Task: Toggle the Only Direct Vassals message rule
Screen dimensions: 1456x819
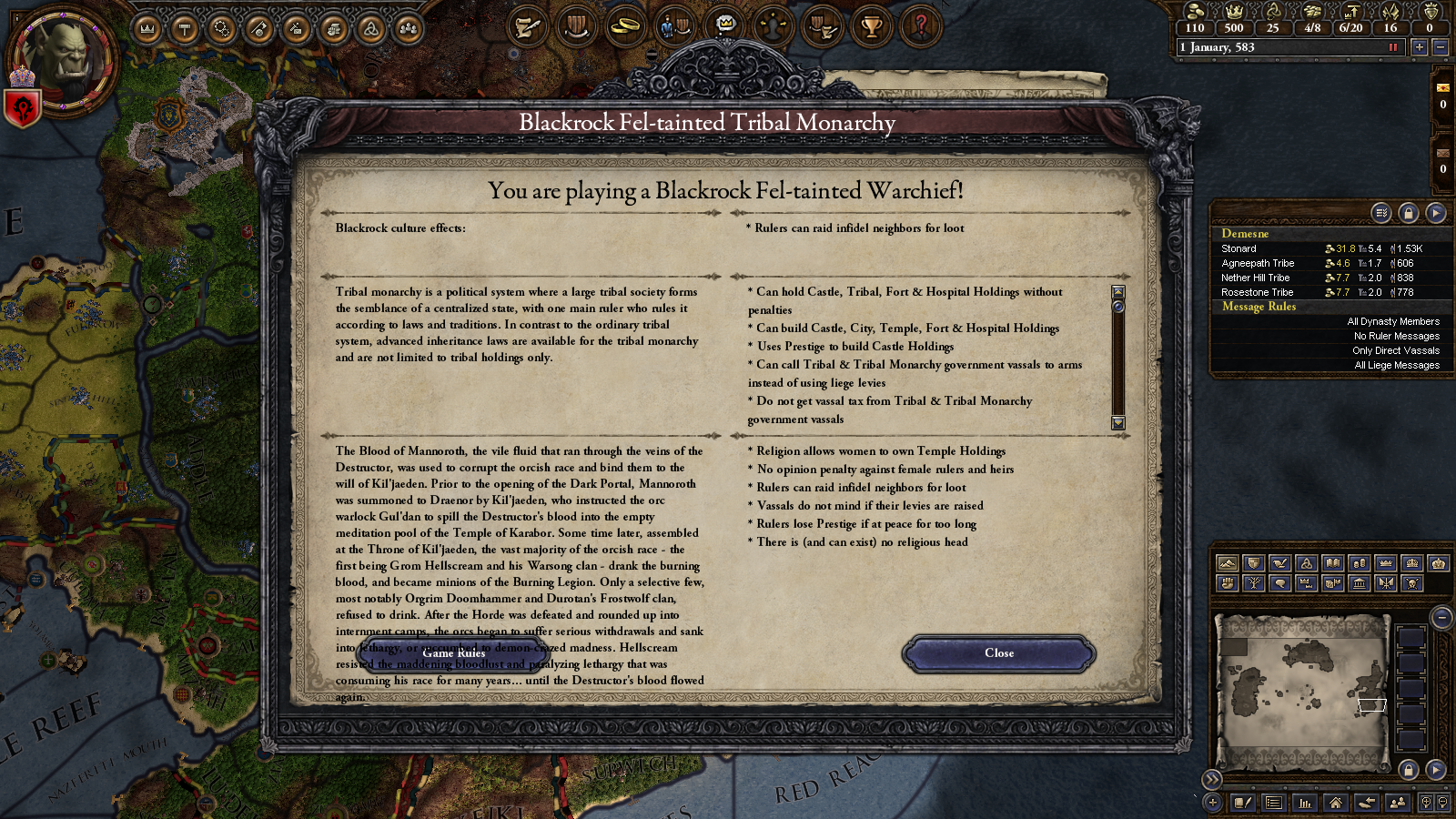Action: (x=1395, y=350)
